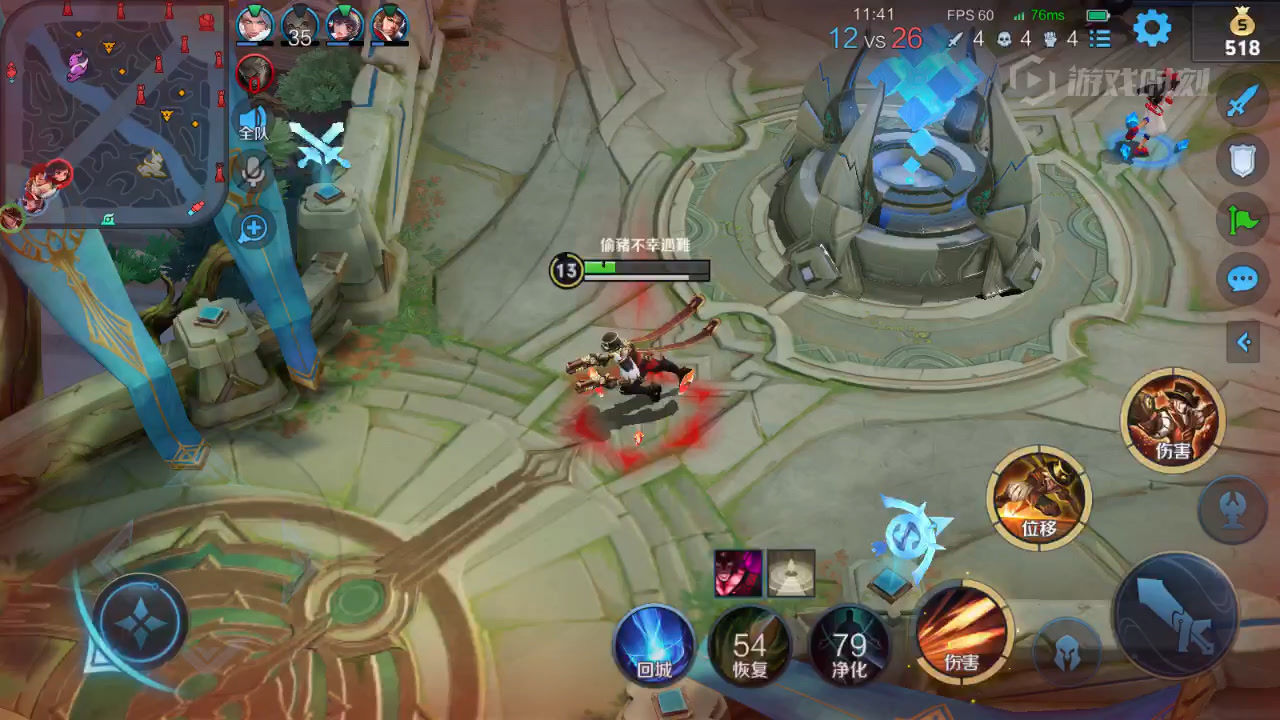
Task: Send the shield defend signal
Action: (x=1242, y=159)
